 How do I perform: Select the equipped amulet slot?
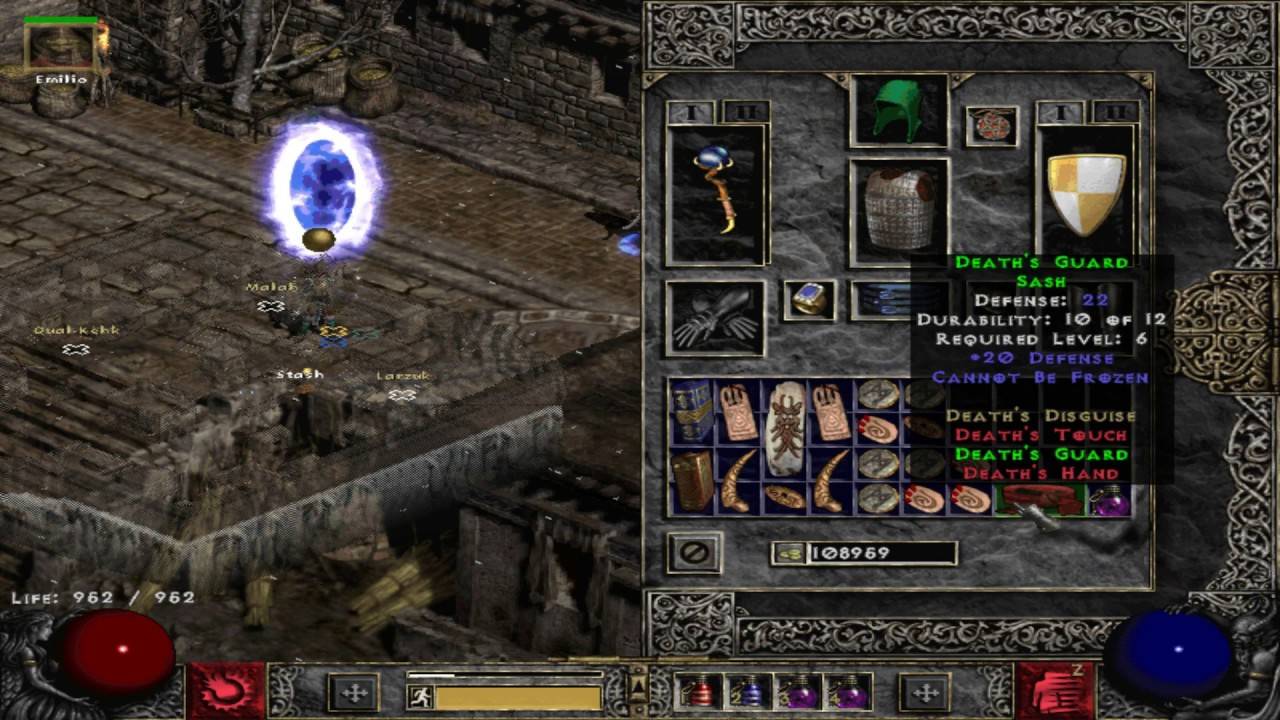pos(991,126)
